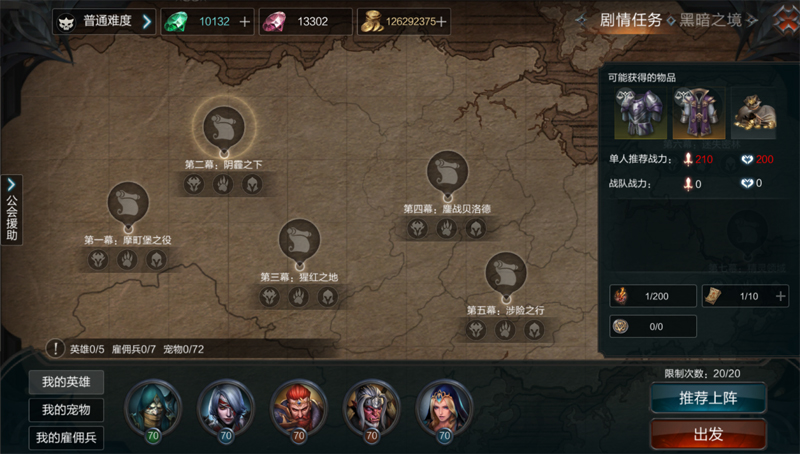Pick stage 第五幕：涉险之行 map marker

click(x=505, y=273)
